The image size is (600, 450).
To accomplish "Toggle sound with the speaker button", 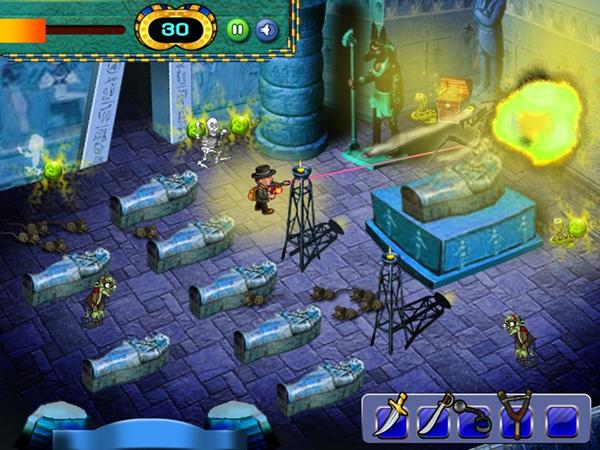I will click(x=266, y=28).
